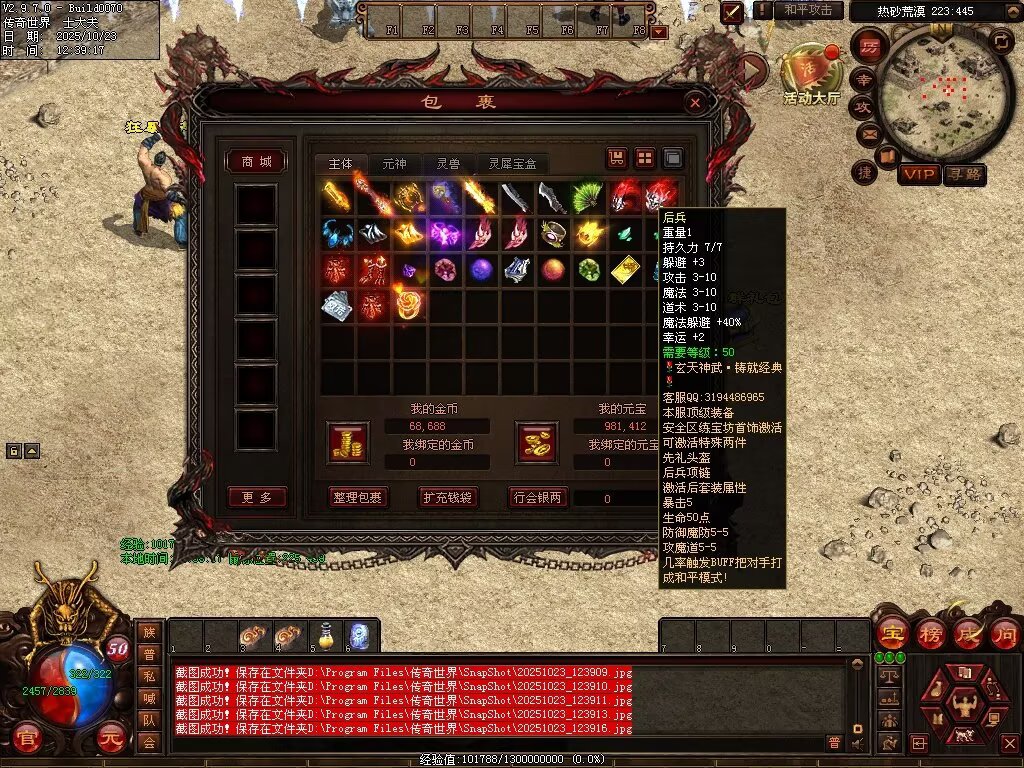Click the 更多 button
This screenshot has height=768, width=1024.
(x=257, y=497)
